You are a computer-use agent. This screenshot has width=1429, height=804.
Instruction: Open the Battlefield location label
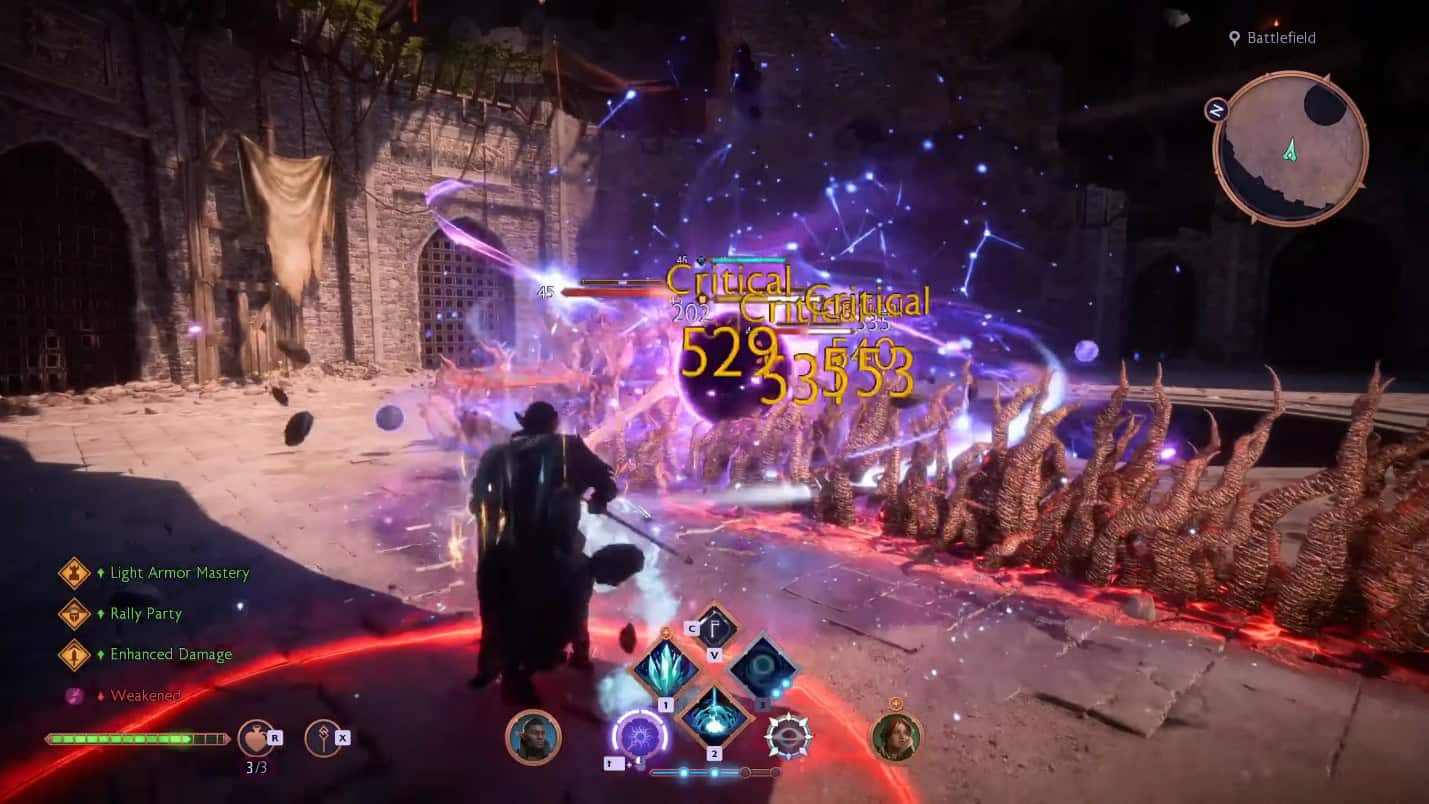(x=1280, y=39)
